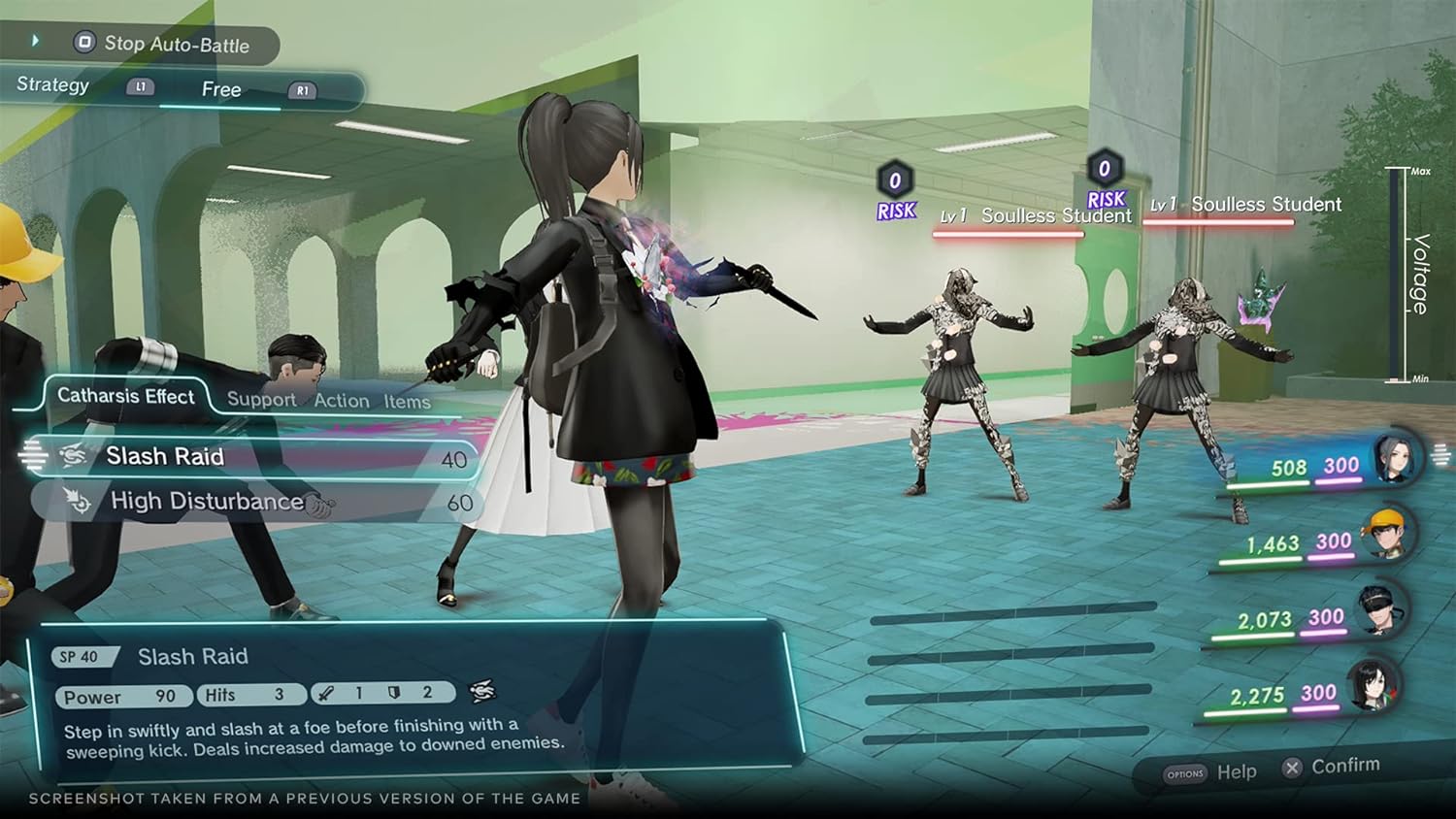This screenshot has height=819, width=1456.
Task: Switch to Free mode with the R1 toggle
Action: (x=302, y=90)
